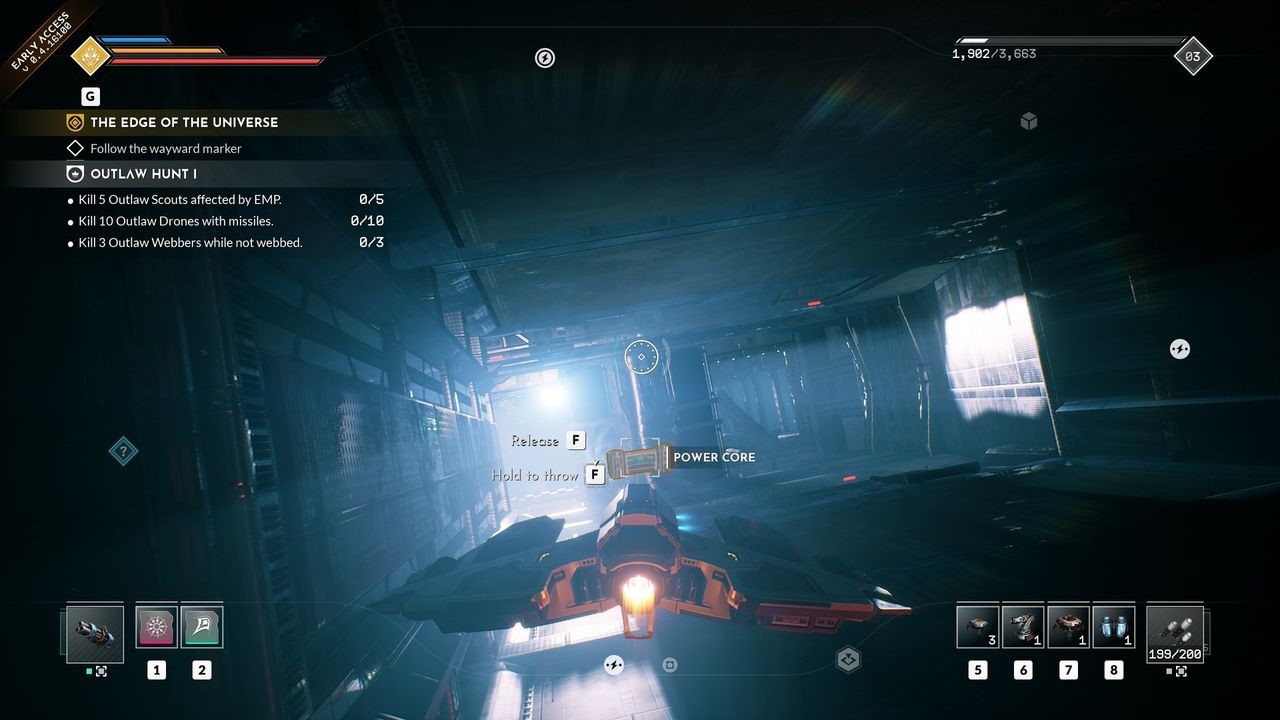Click the blue mission diamond marker on left

pos(123,451)
